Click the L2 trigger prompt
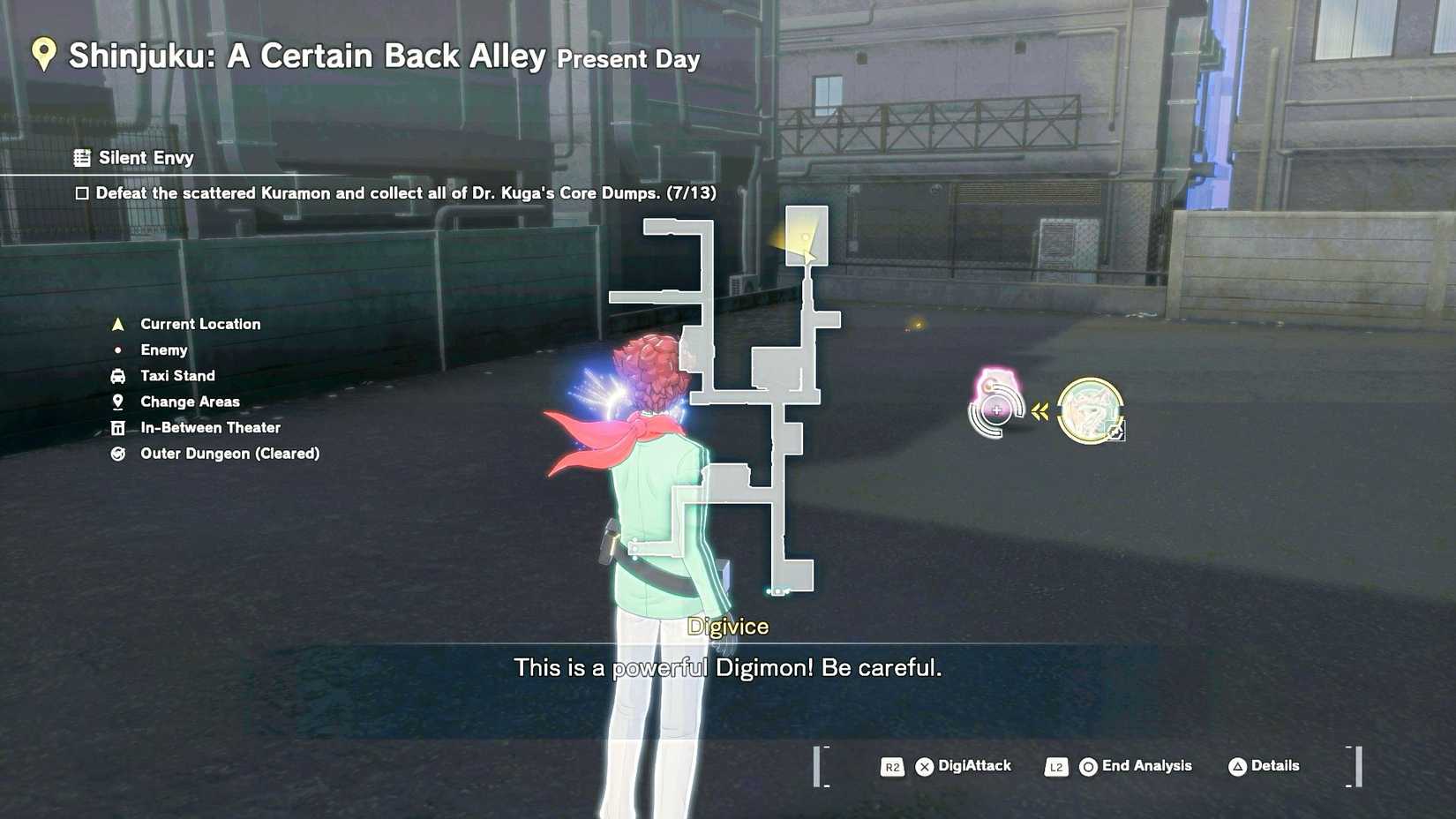Screen dimensions: 1456x819 click(x=1056, y=767)
